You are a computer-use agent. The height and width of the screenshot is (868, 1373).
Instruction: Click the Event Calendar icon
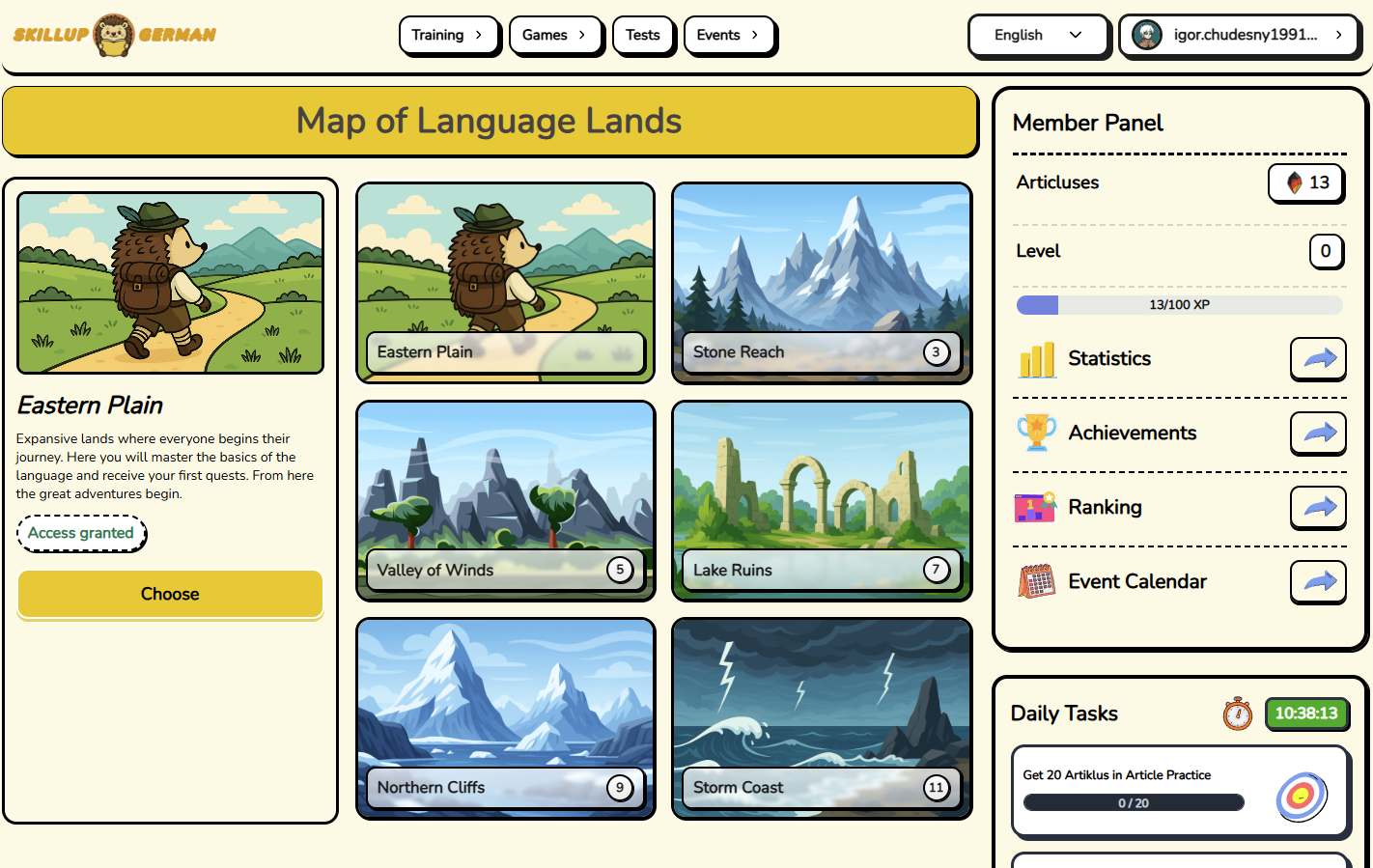click(x=1036, y=581)
